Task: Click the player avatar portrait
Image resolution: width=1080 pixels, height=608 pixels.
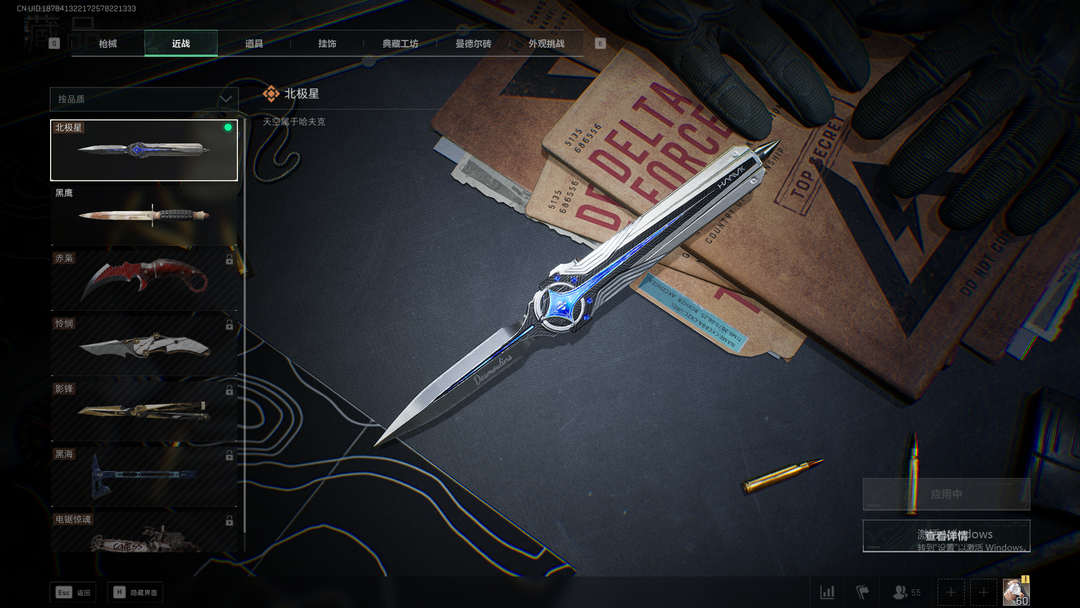Action: point(1016,590)
